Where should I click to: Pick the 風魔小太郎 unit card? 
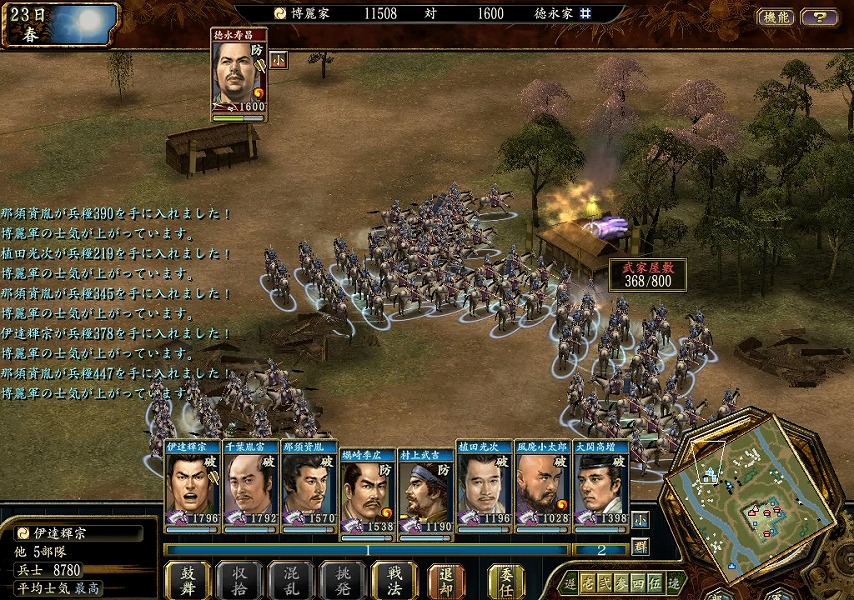(542, 484)
